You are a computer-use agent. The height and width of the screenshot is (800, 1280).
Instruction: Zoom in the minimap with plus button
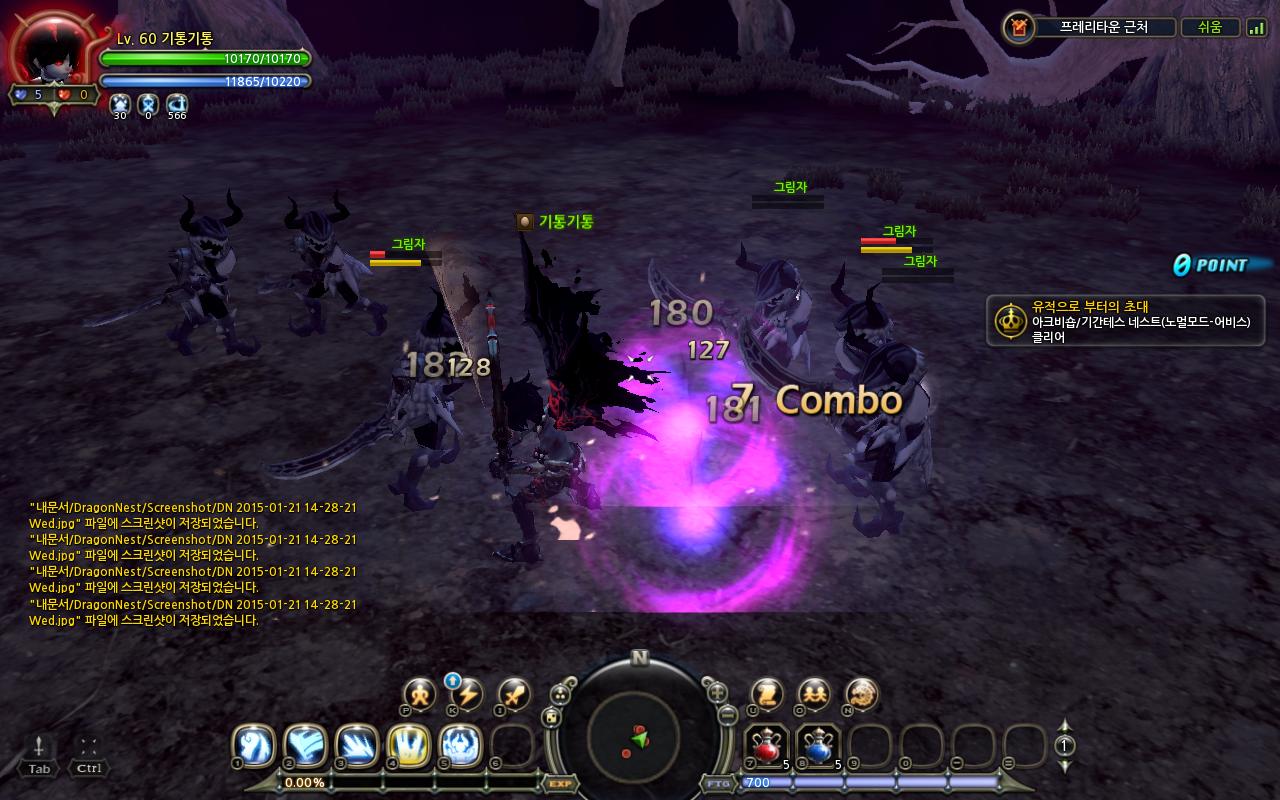click(x=717, y=691)
